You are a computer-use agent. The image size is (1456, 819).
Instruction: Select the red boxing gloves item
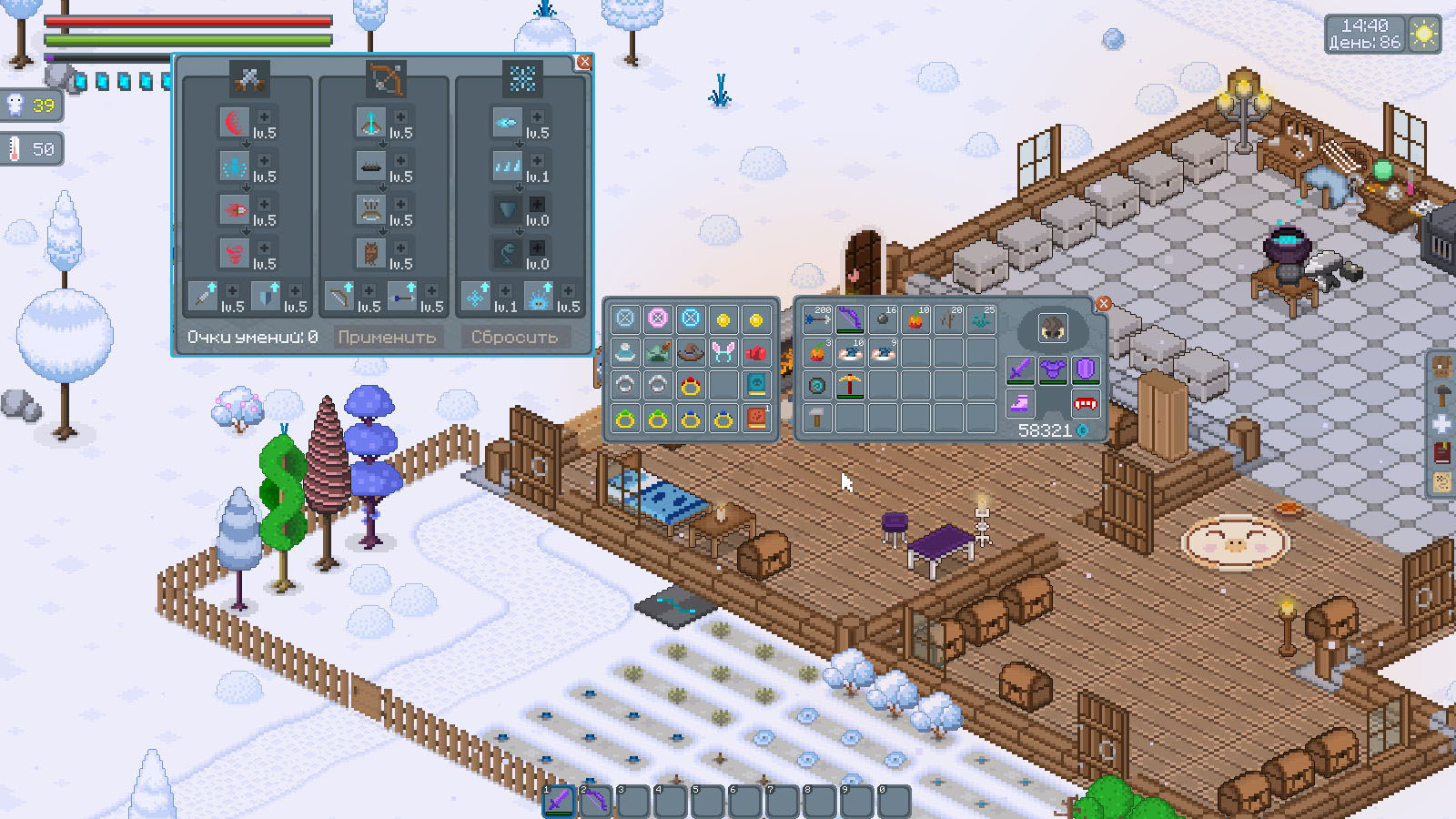756,352
